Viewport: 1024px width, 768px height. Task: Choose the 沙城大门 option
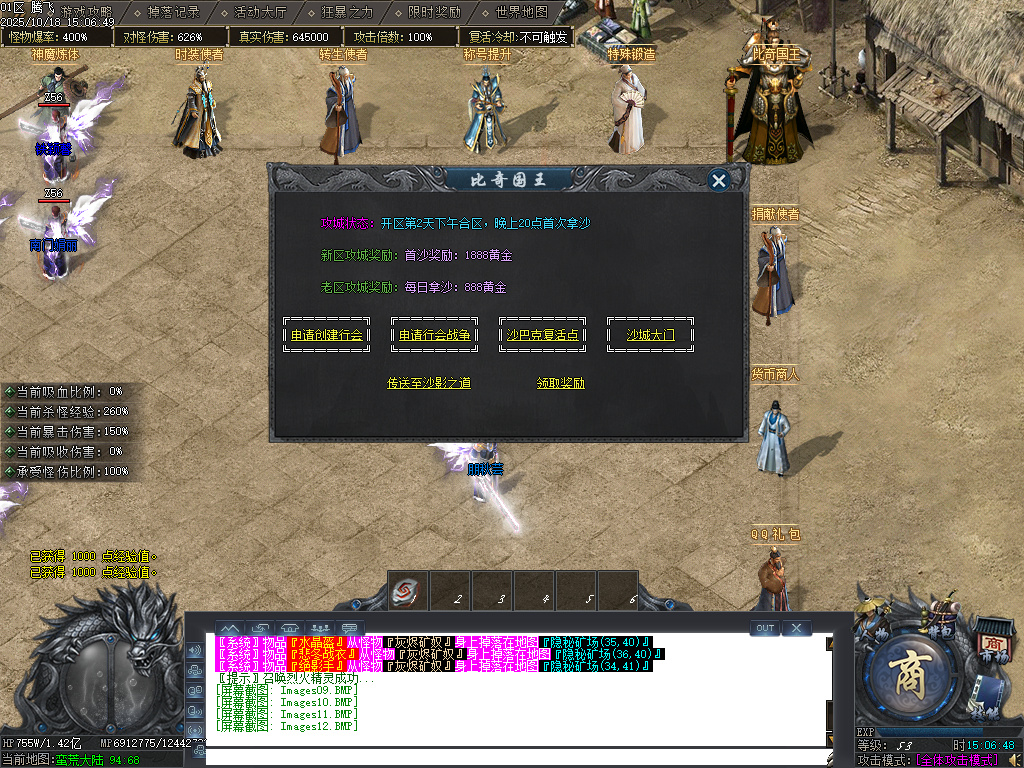(x=650, y=335)
